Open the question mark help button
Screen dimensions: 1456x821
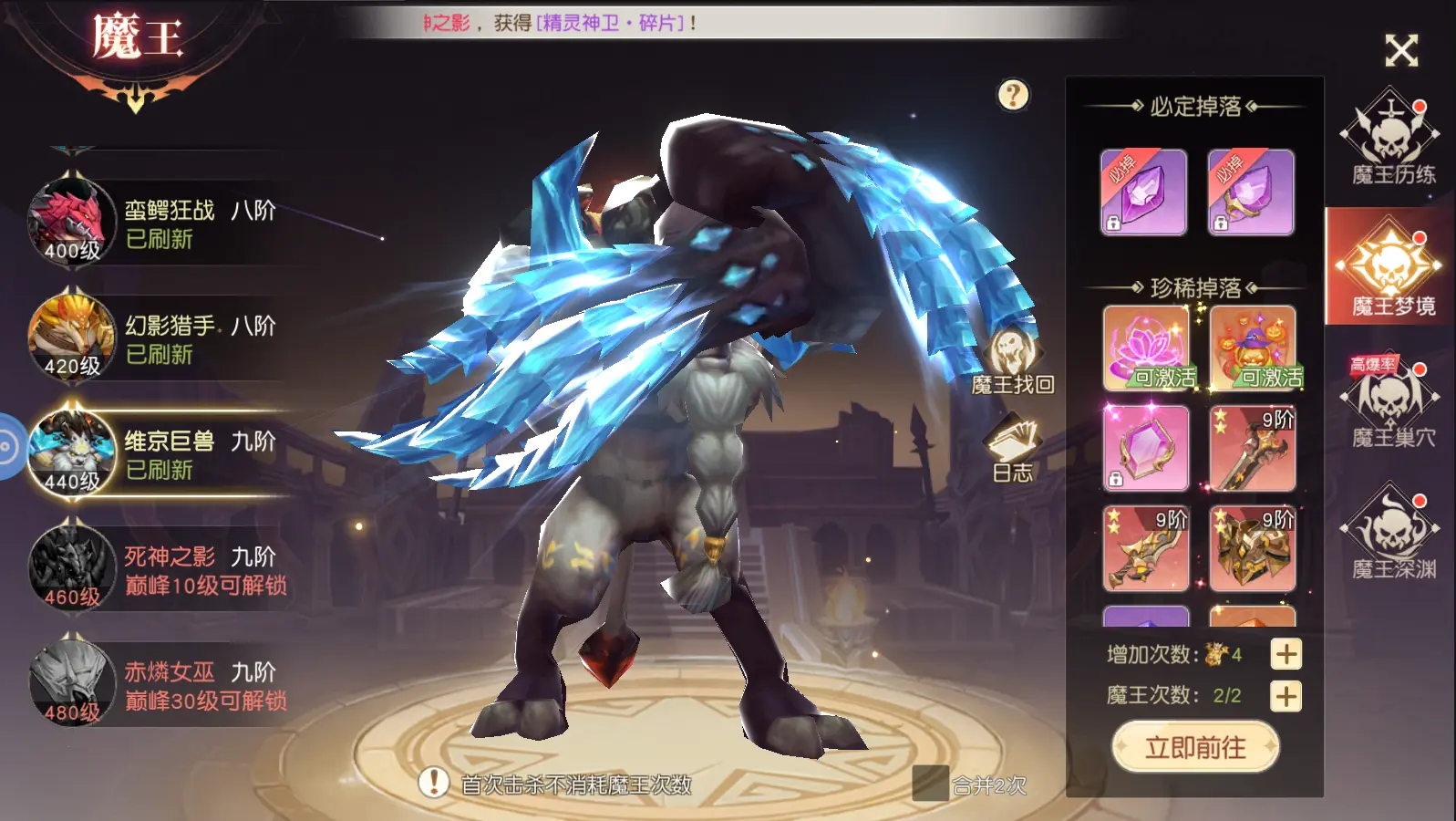coord(1013,95)
